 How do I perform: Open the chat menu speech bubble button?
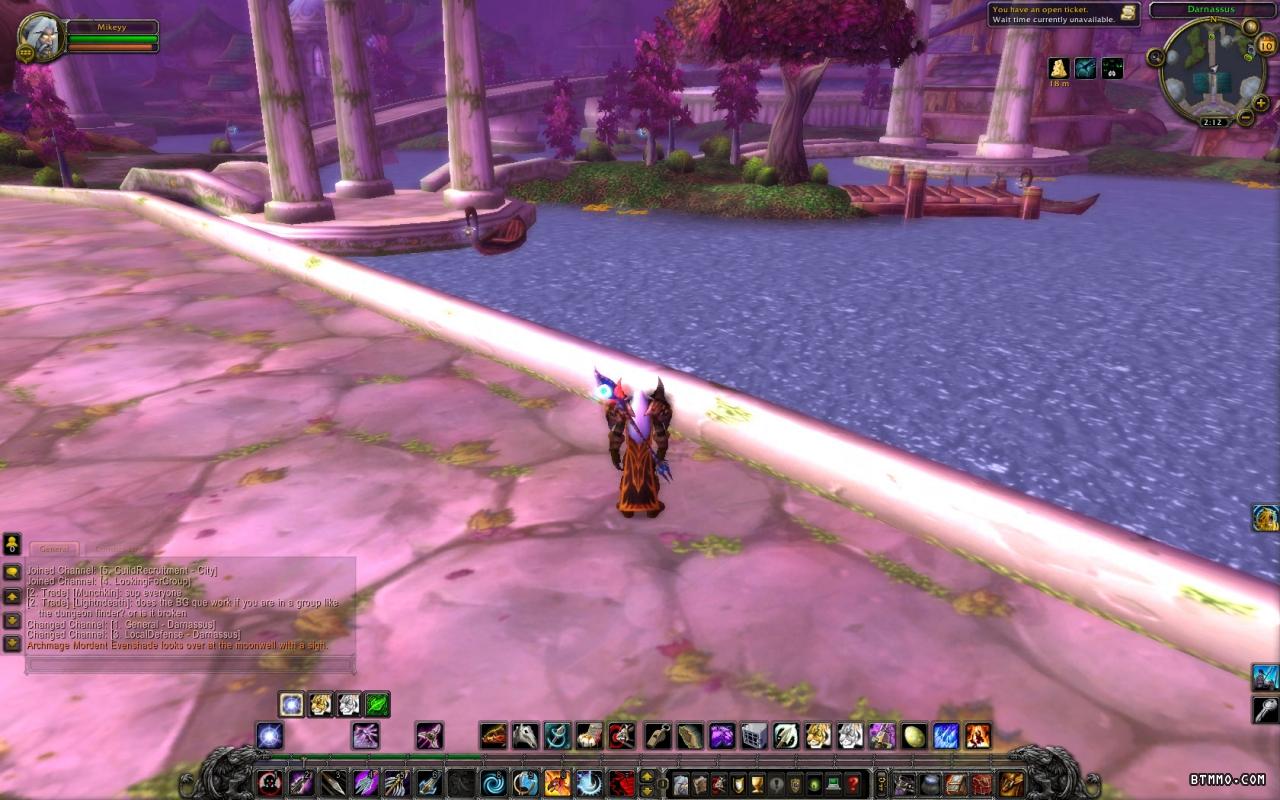12,572
